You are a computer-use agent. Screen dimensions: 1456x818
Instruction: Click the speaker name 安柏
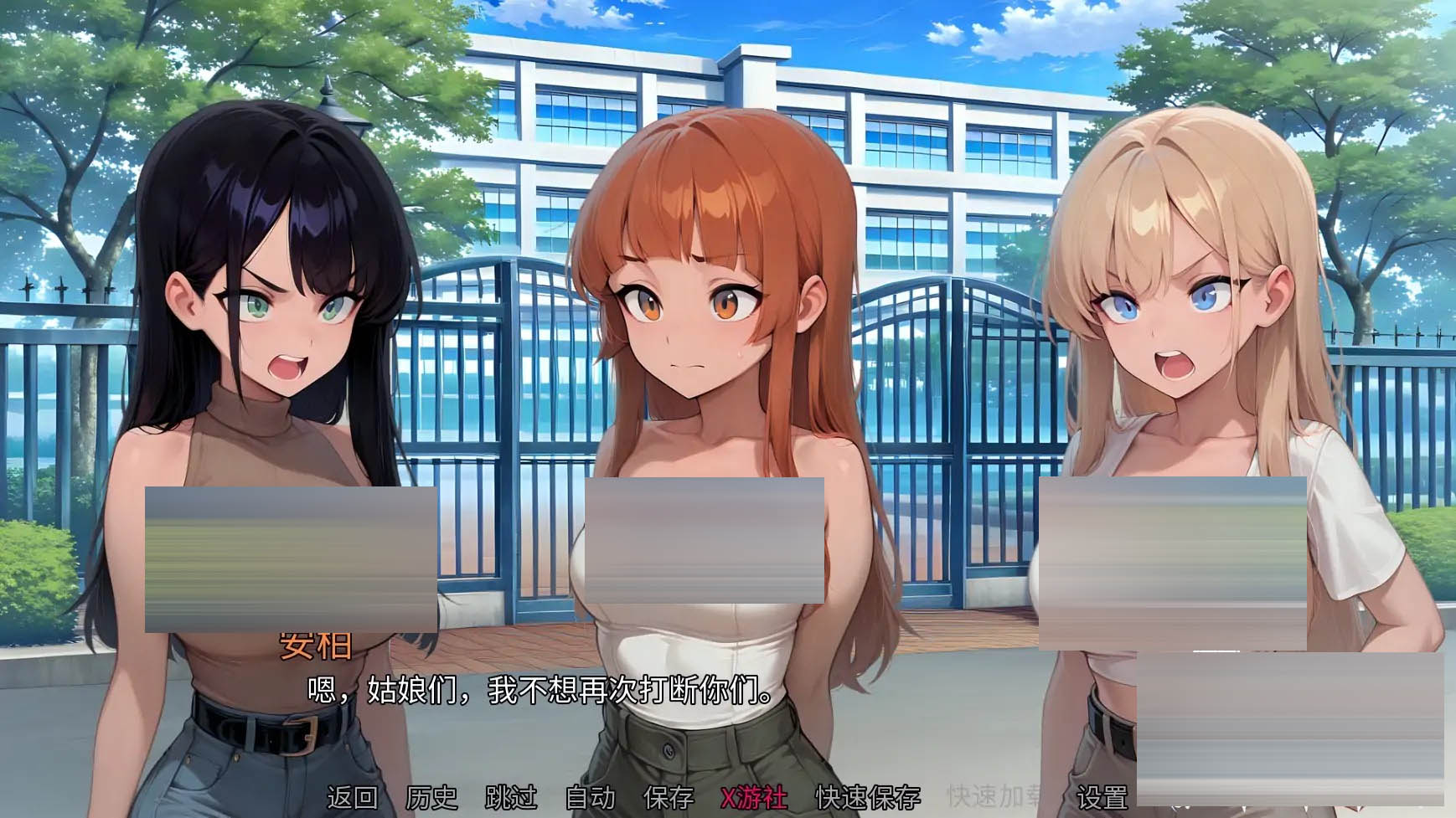(x=315, y=645)
